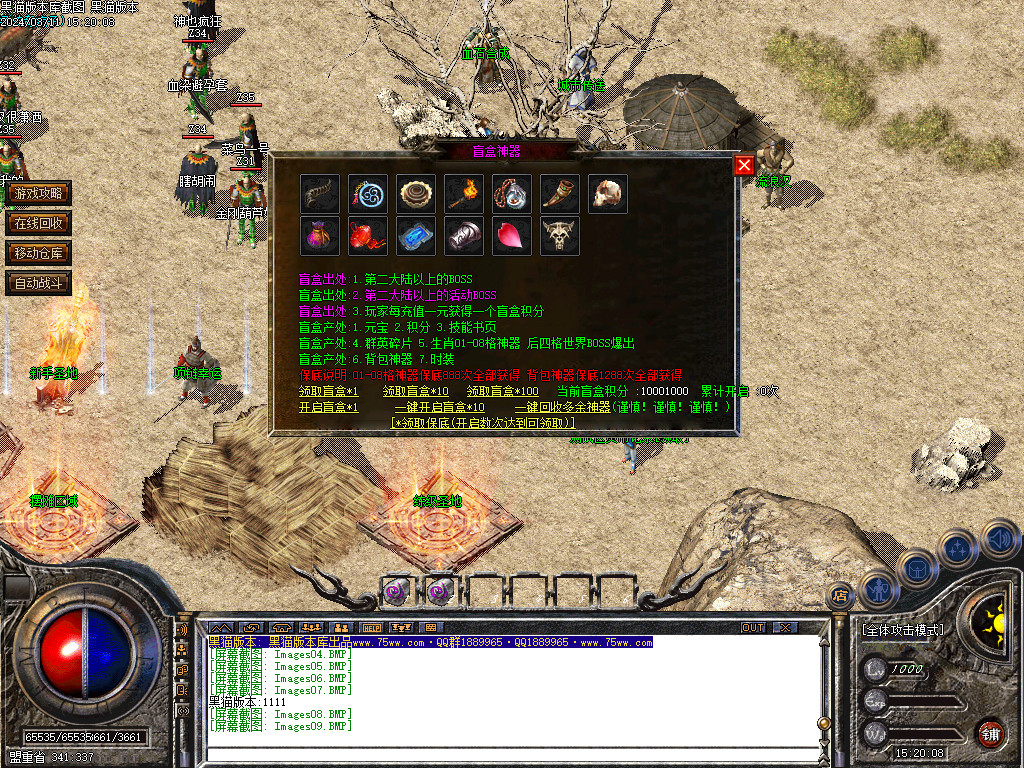Open 在线回收 online recycling
The image size is (1024, 768).
point(38,223)
